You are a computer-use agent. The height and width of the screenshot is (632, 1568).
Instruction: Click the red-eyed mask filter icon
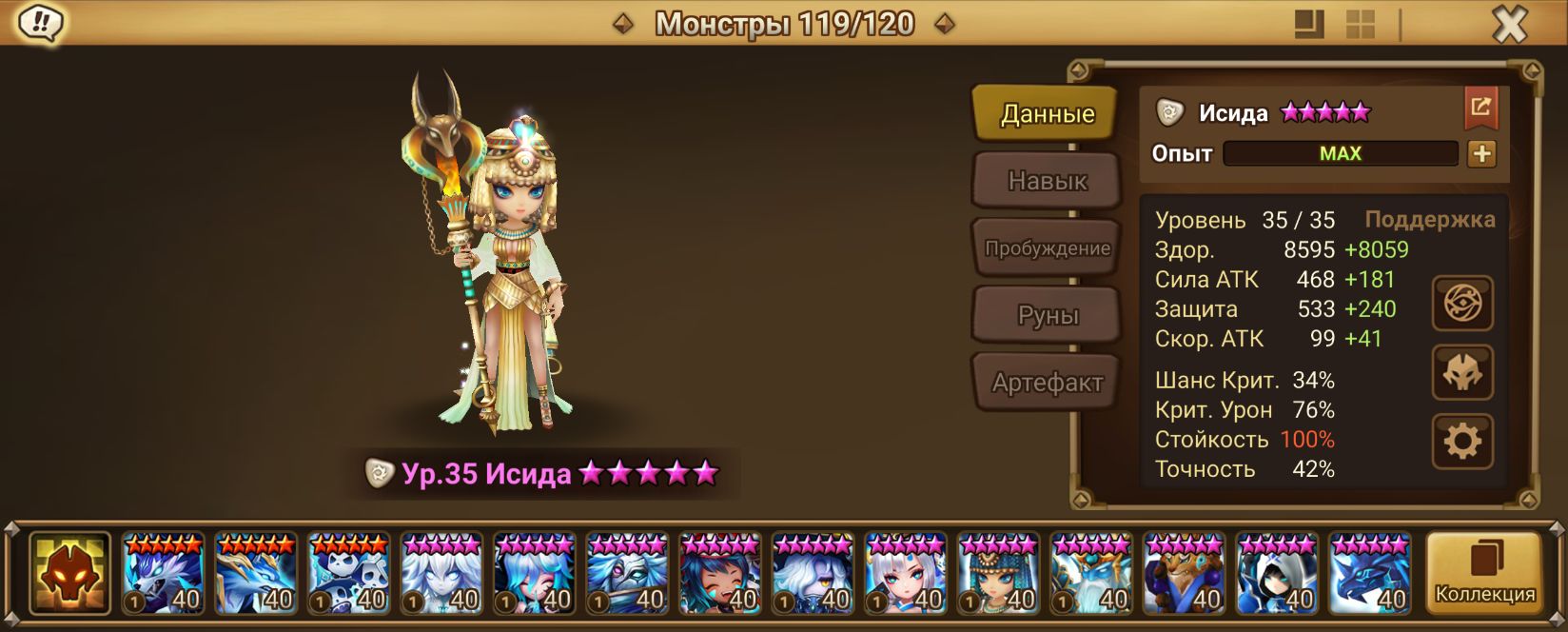69,573
